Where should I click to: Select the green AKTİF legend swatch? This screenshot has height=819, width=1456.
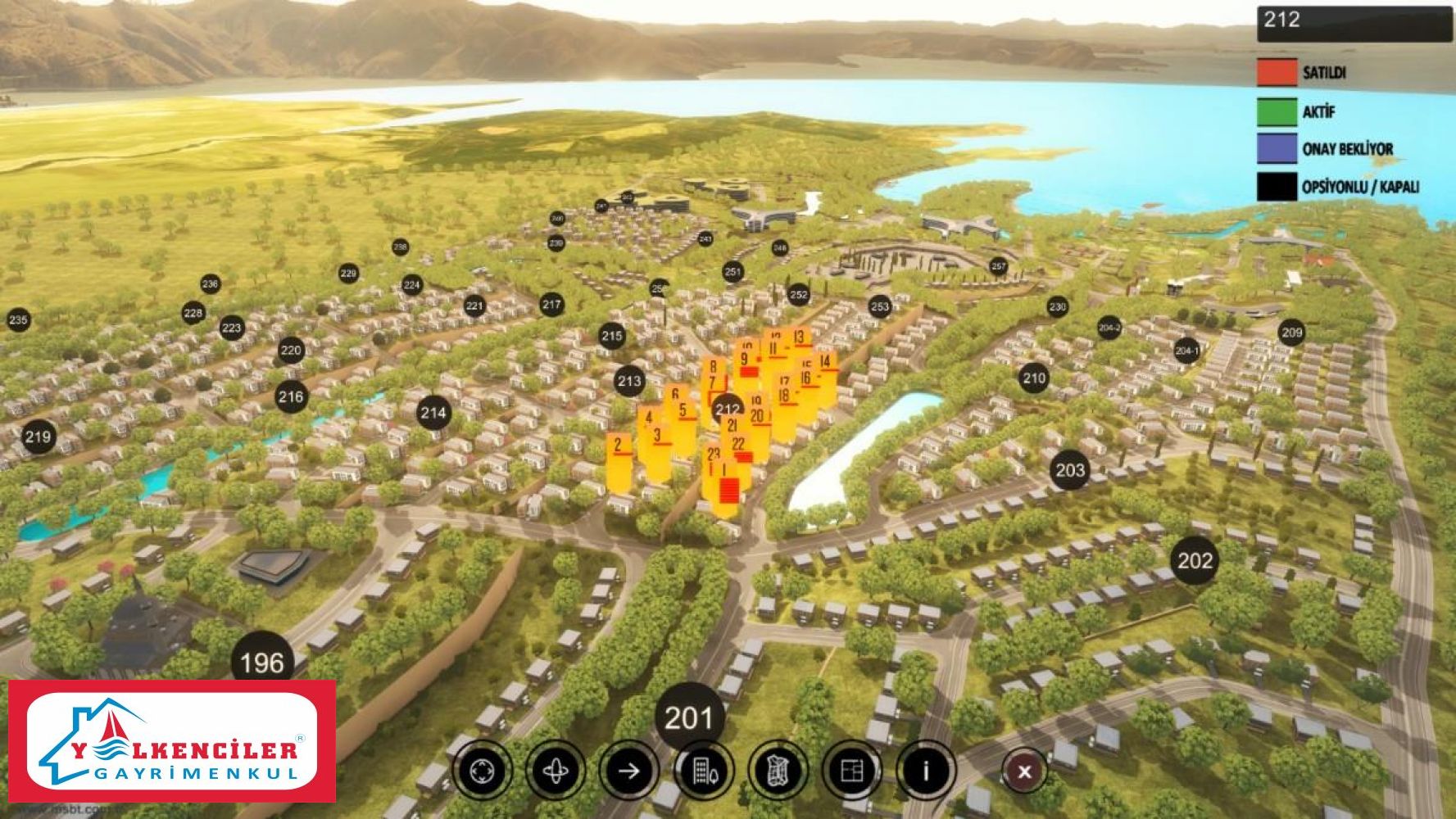tap(1277, 111)
